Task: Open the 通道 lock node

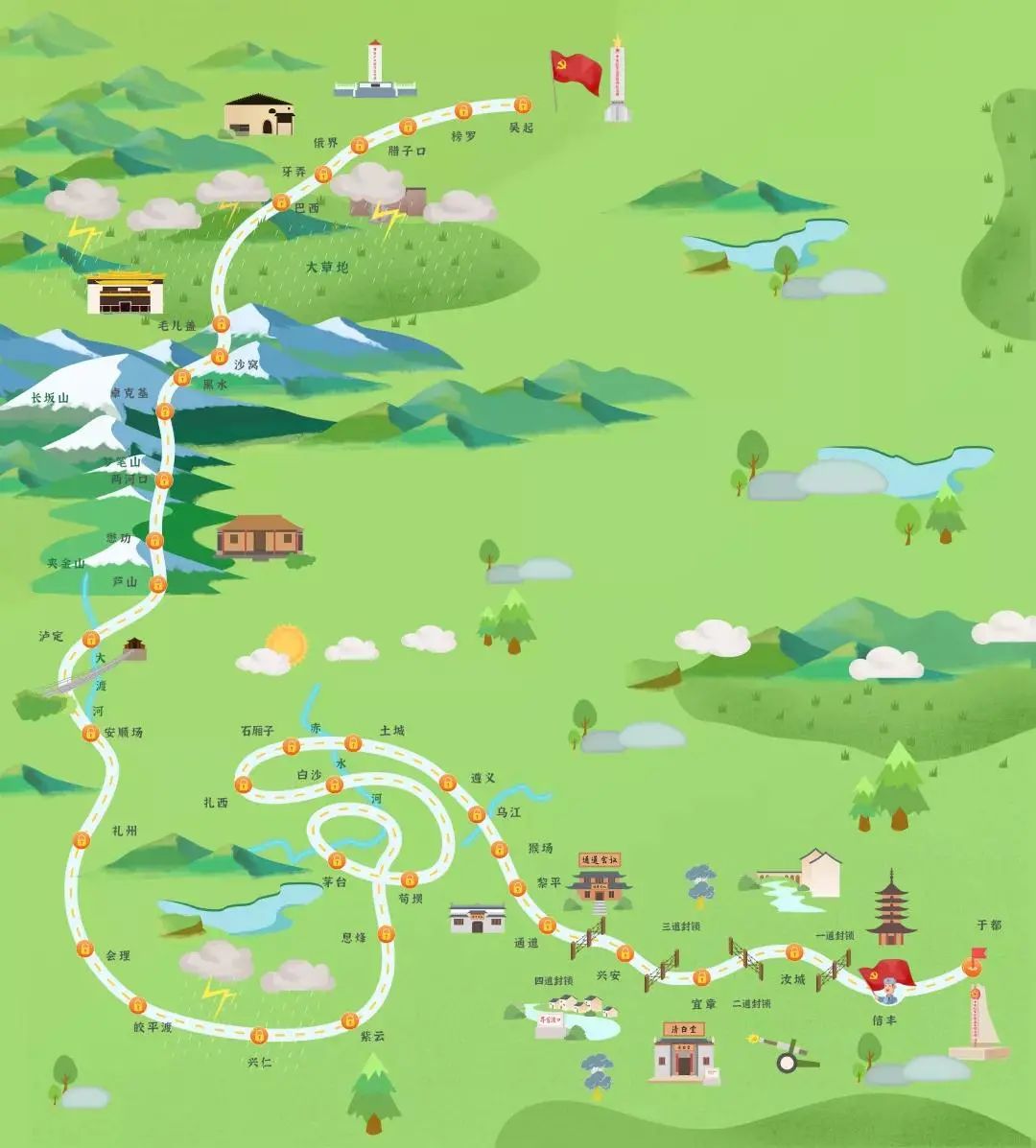Action: pos(547,925)
